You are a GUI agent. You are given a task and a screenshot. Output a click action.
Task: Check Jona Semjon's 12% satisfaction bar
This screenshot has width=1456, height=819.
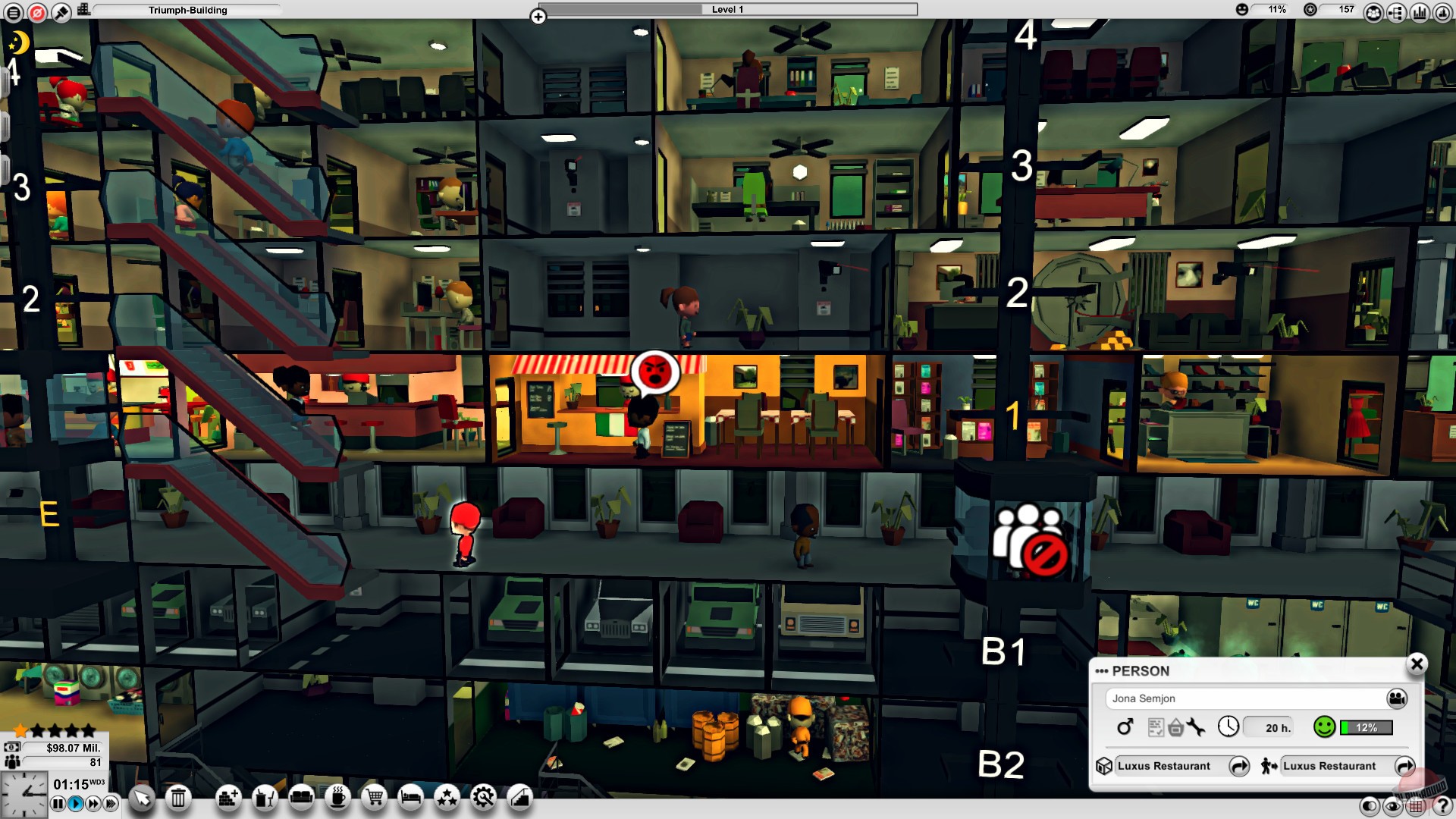coord(1365,727)
